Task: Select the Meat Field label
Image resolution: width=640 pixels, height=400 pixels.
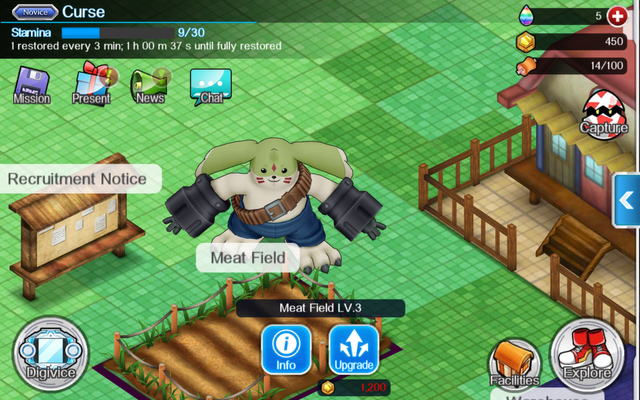Action: [x=247, y=257]
